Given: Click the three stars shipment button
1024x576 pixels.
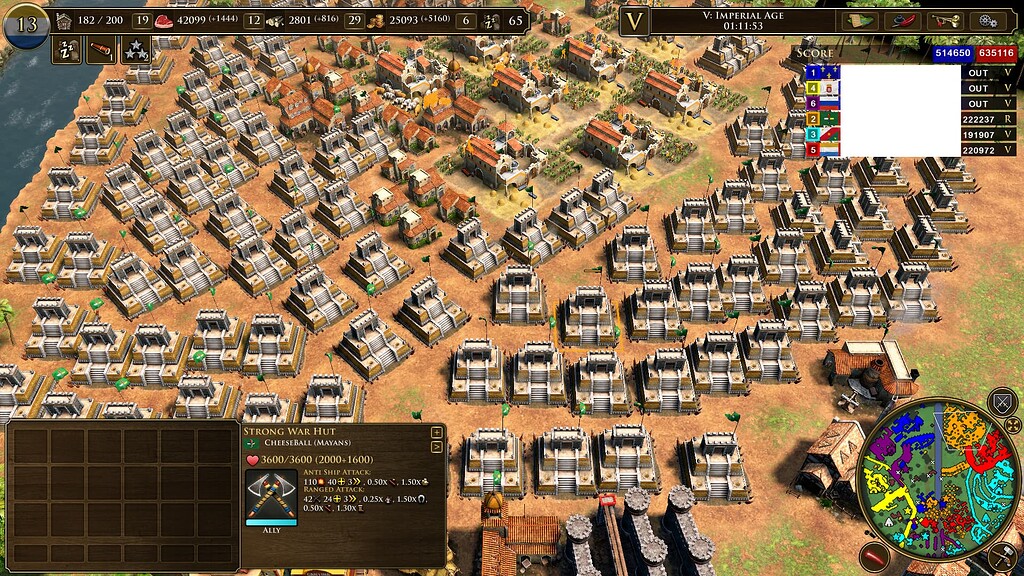Looking at the screenshot, I should tap(134, 52).
